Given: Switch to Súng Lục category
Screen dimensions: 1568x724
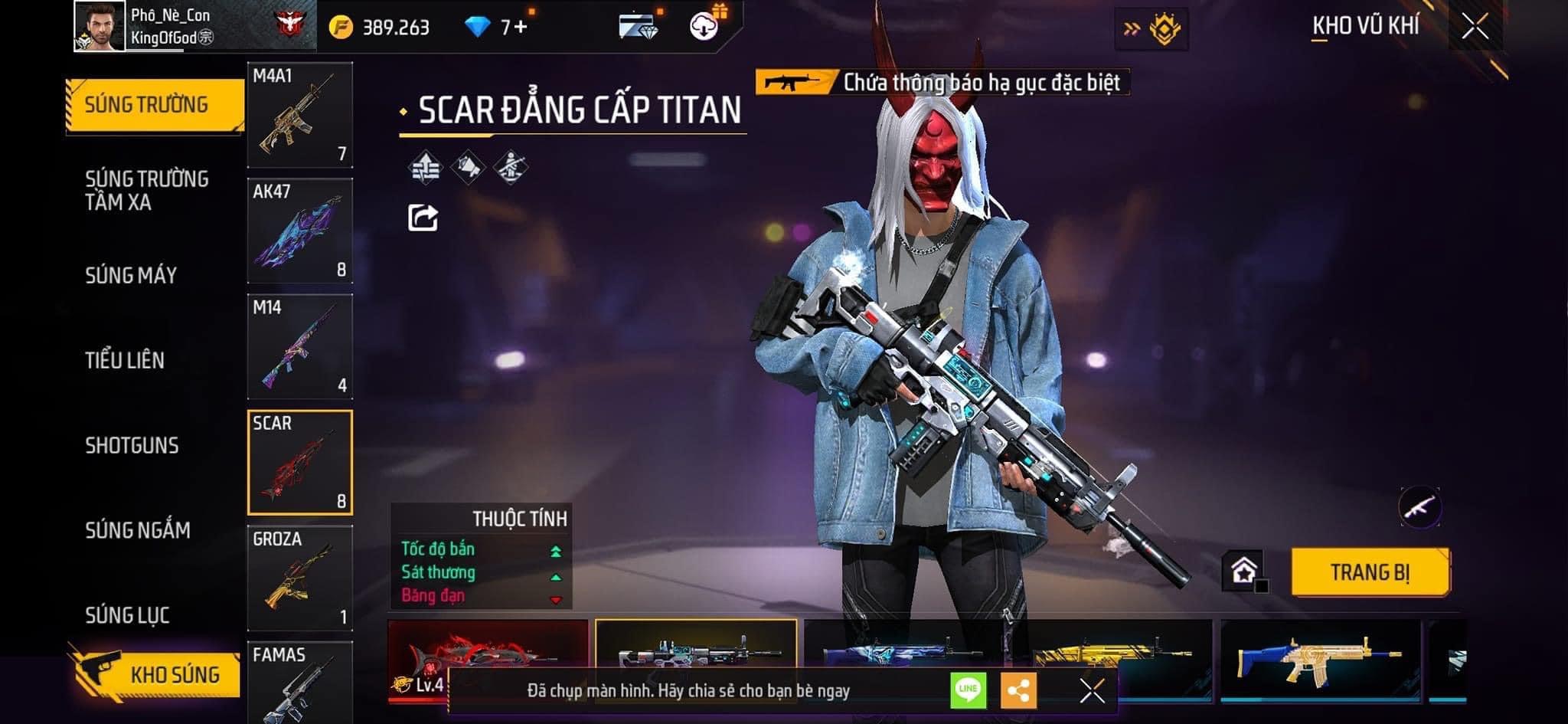Looking at the screenshot, I should point(127,615).
